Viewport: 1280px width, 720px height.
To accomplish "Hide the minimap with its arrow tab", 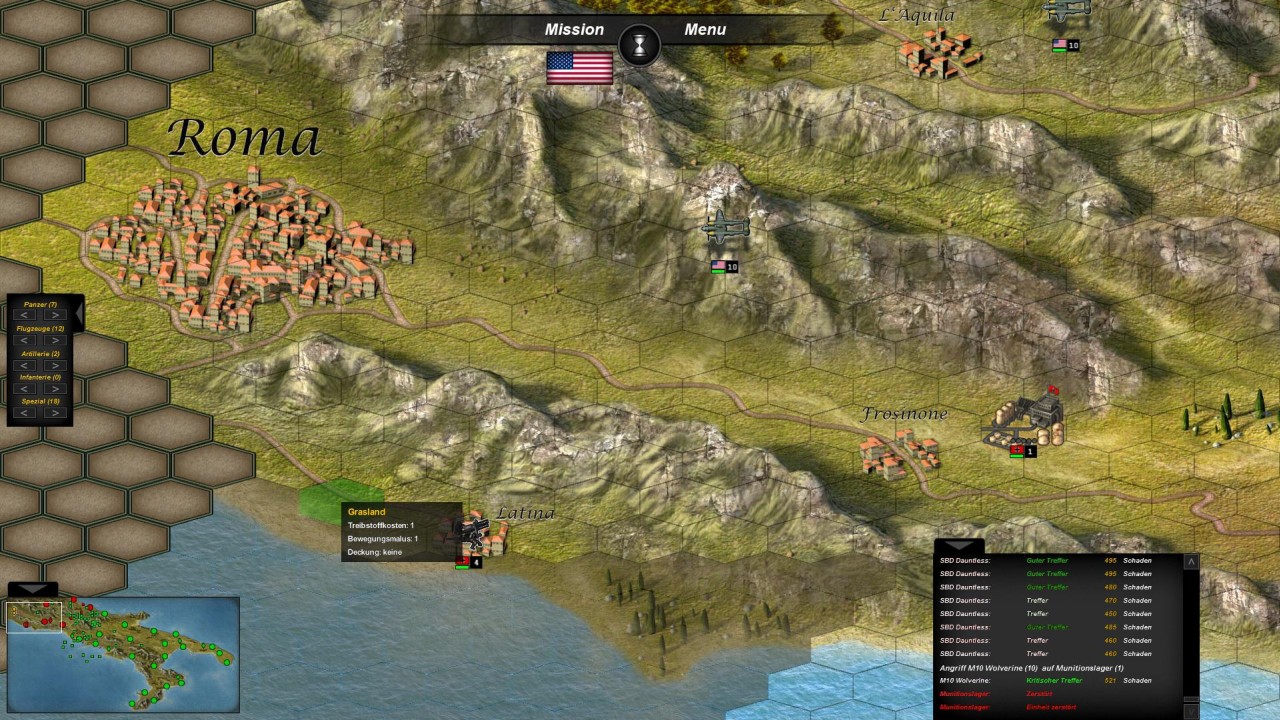I will (x=32, y=589).
